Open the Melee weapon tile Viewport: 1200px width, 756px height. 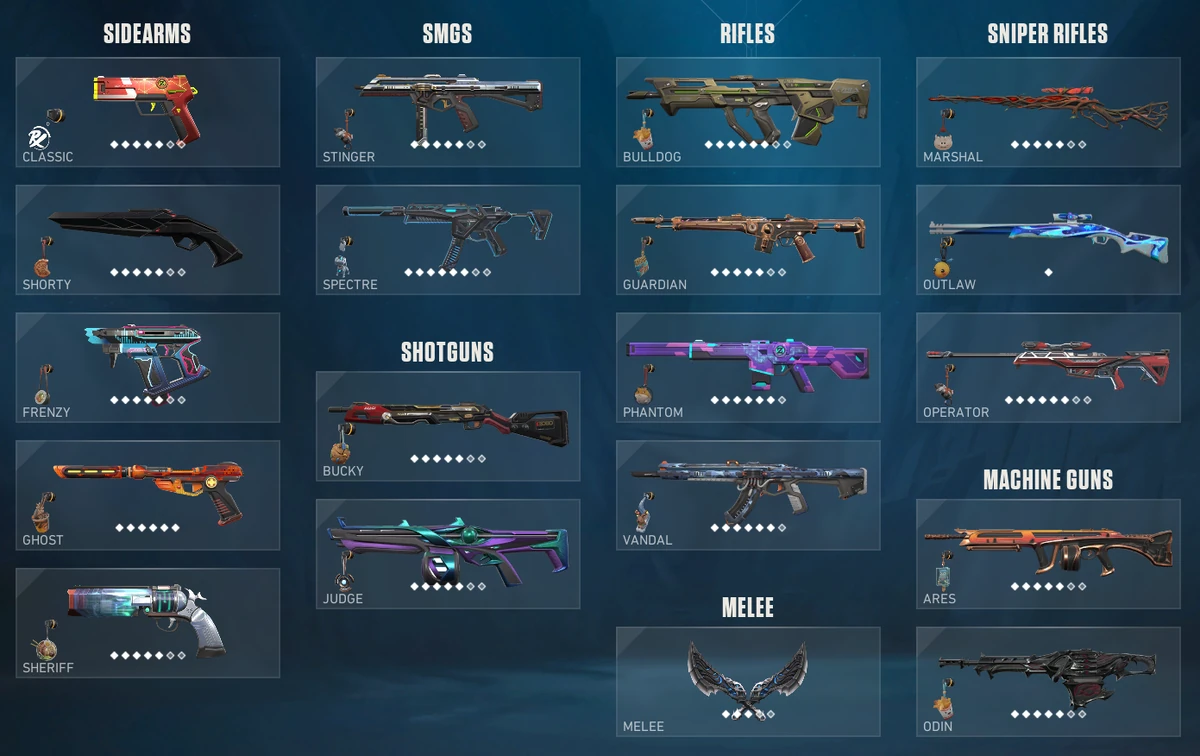pyautogui.click(x=747, y=682)
